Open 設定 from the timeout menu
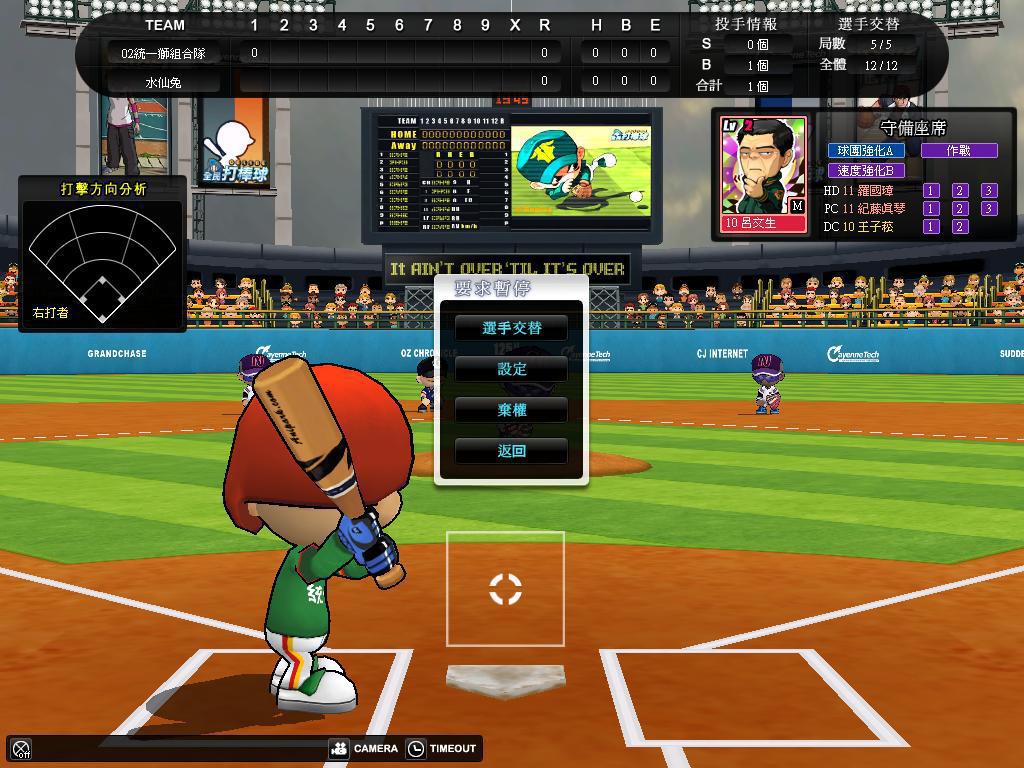 click(511, 369)
